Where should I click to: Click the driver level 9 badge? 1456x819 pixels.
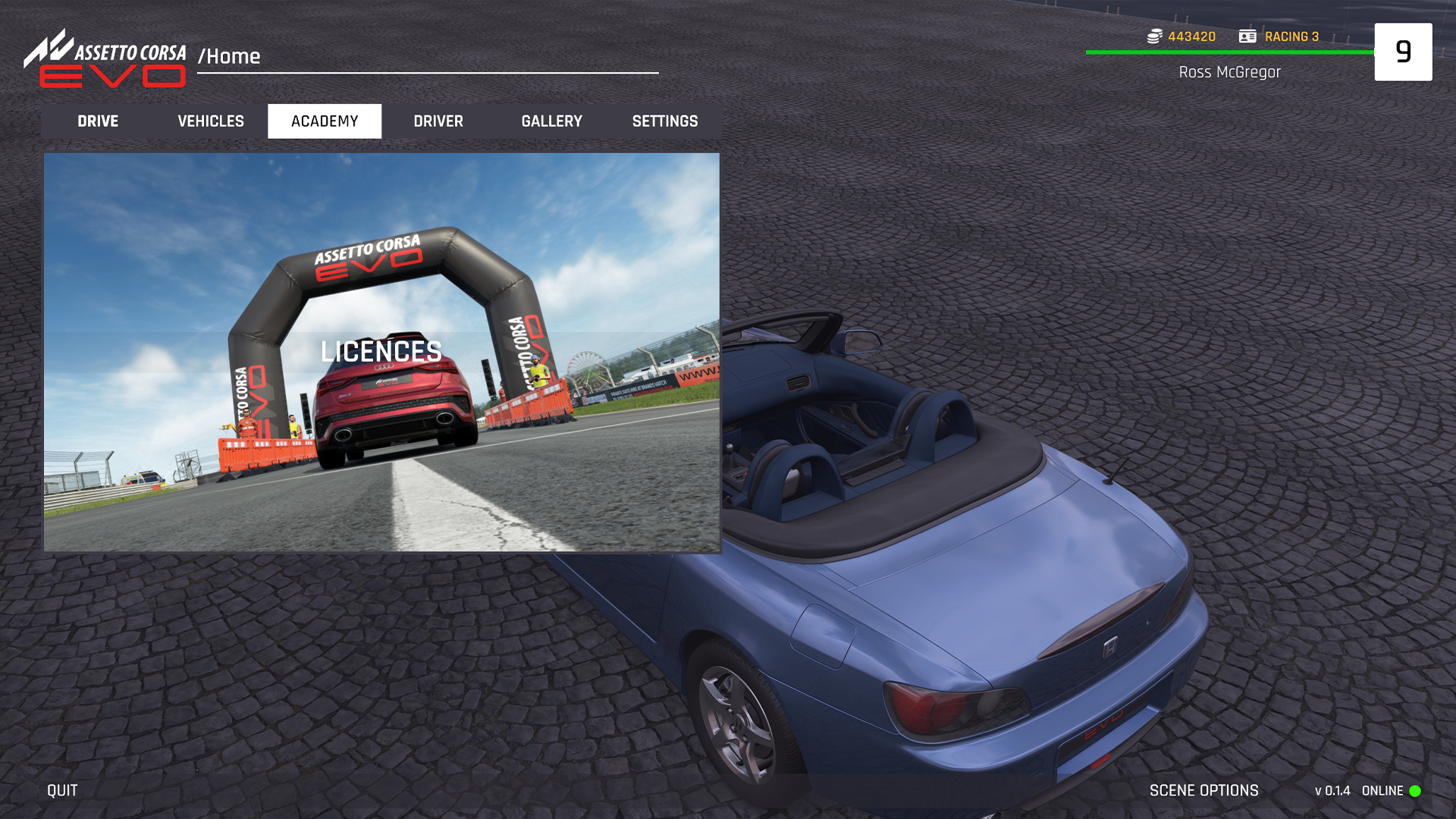tap(1404, 52)
